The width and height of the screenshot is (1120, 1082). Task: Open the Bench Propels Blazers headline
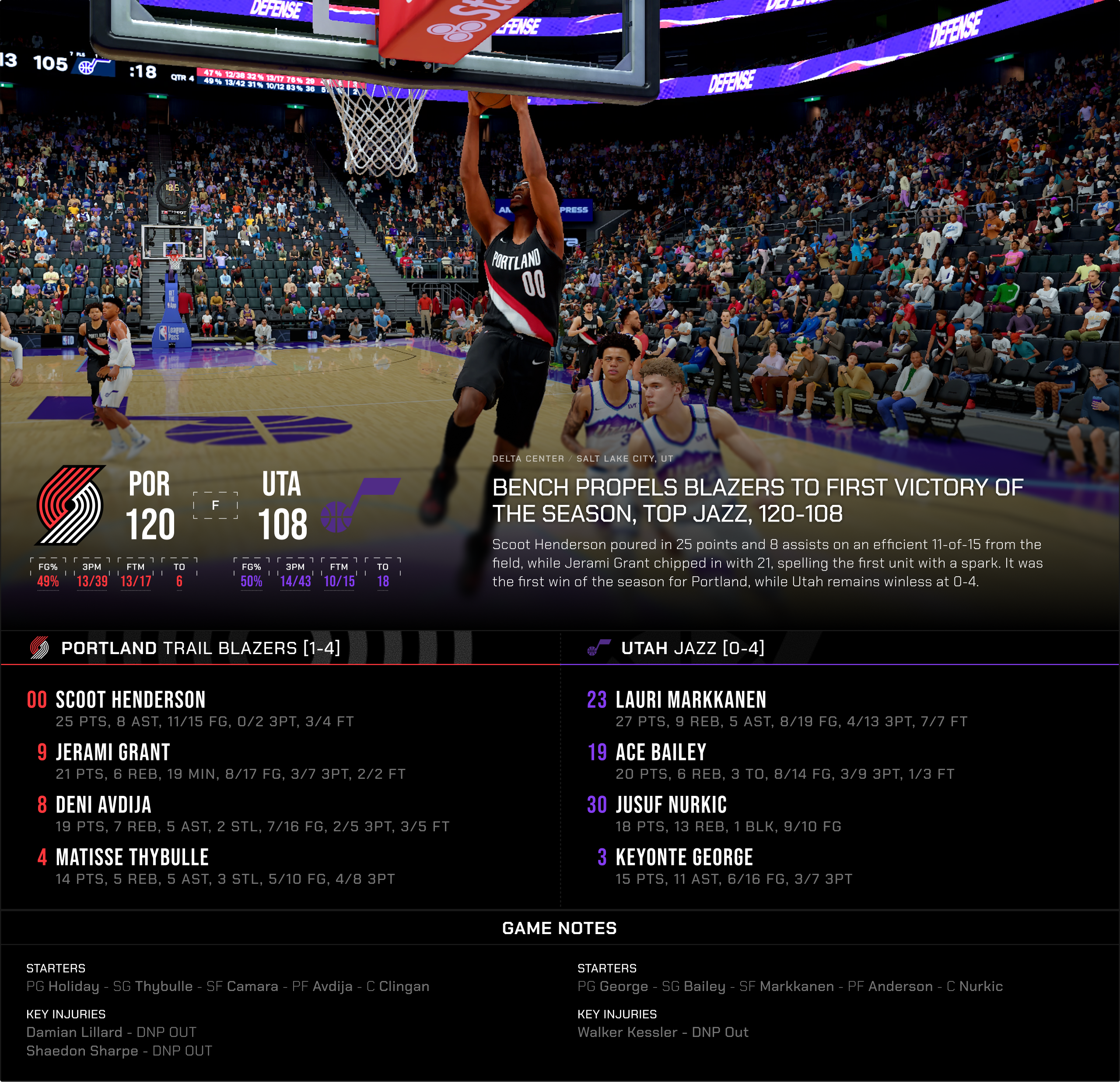coord(757,501)
